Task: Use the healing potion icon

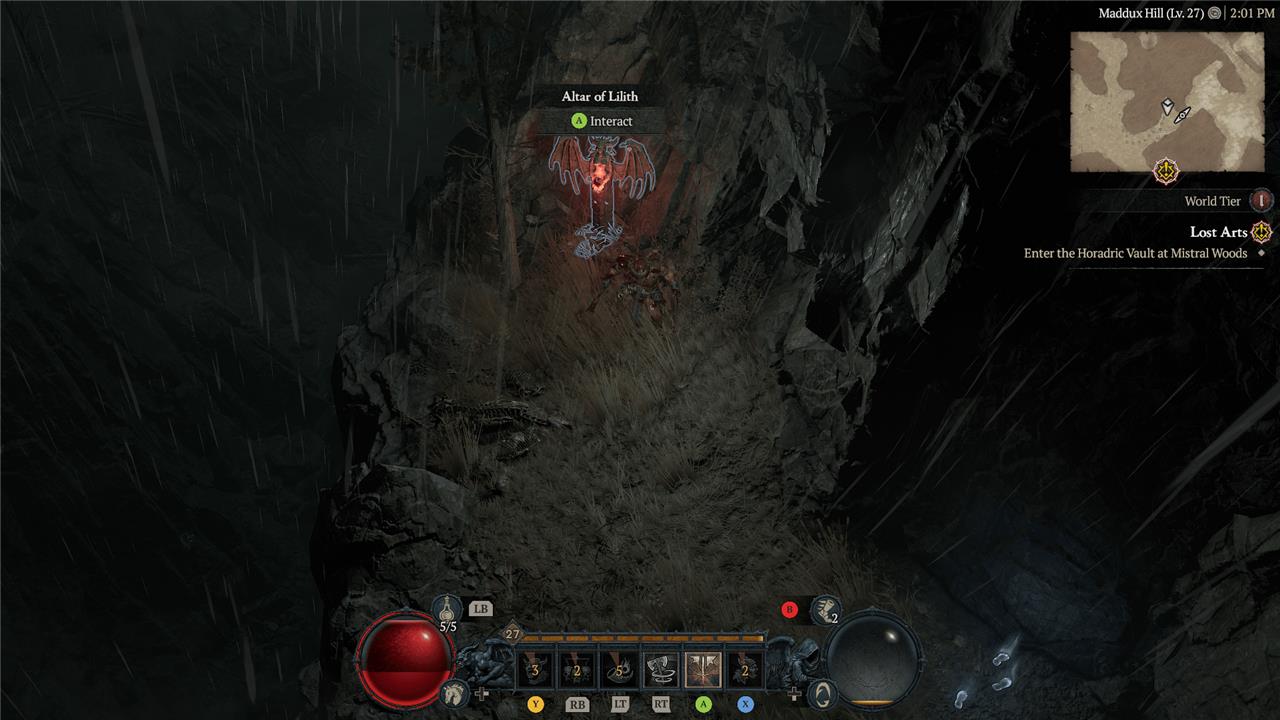Action: (x=447, y=608)
